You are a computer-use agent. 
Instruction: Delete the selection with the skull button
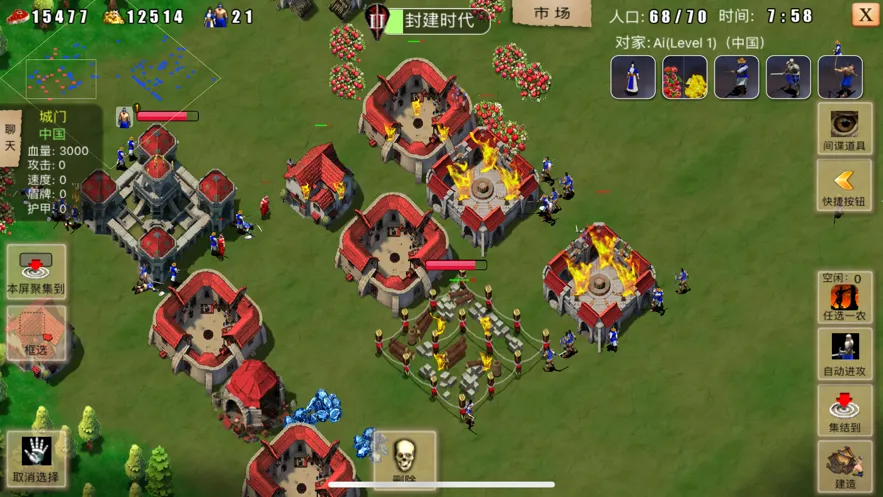coord(404,460)
